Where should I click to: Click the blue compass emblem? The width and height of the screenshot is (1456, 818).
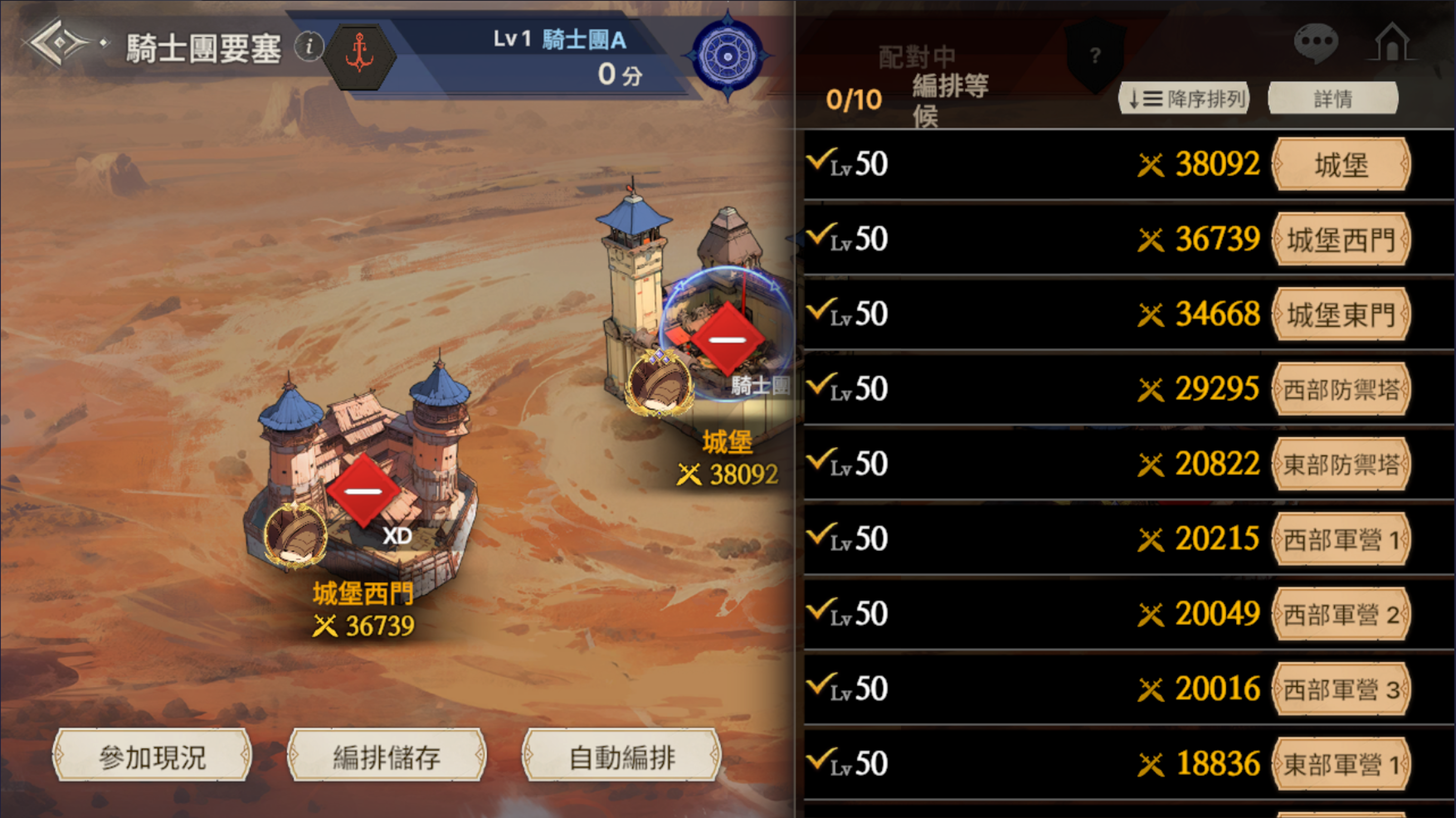(x=727, y=56)
